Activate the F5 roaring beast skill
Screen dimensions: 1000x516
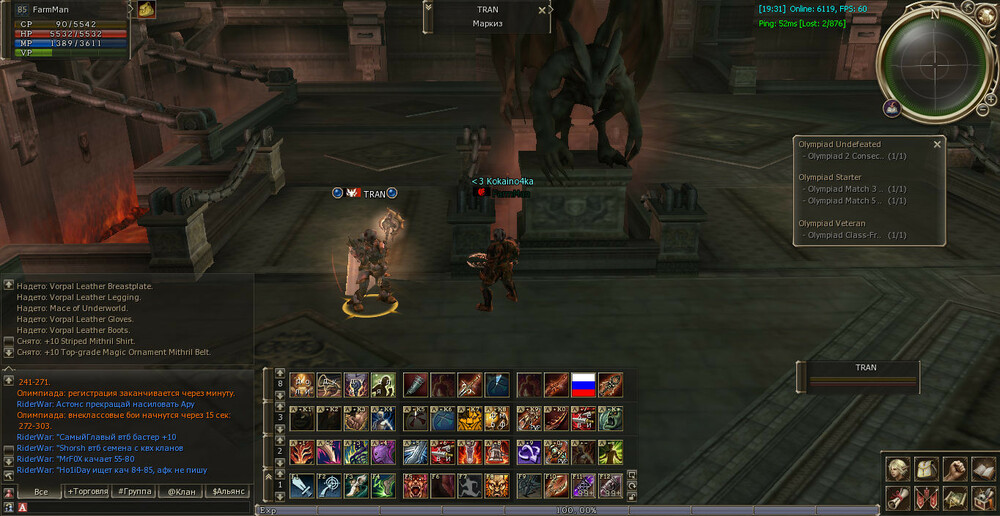(416, 486)
